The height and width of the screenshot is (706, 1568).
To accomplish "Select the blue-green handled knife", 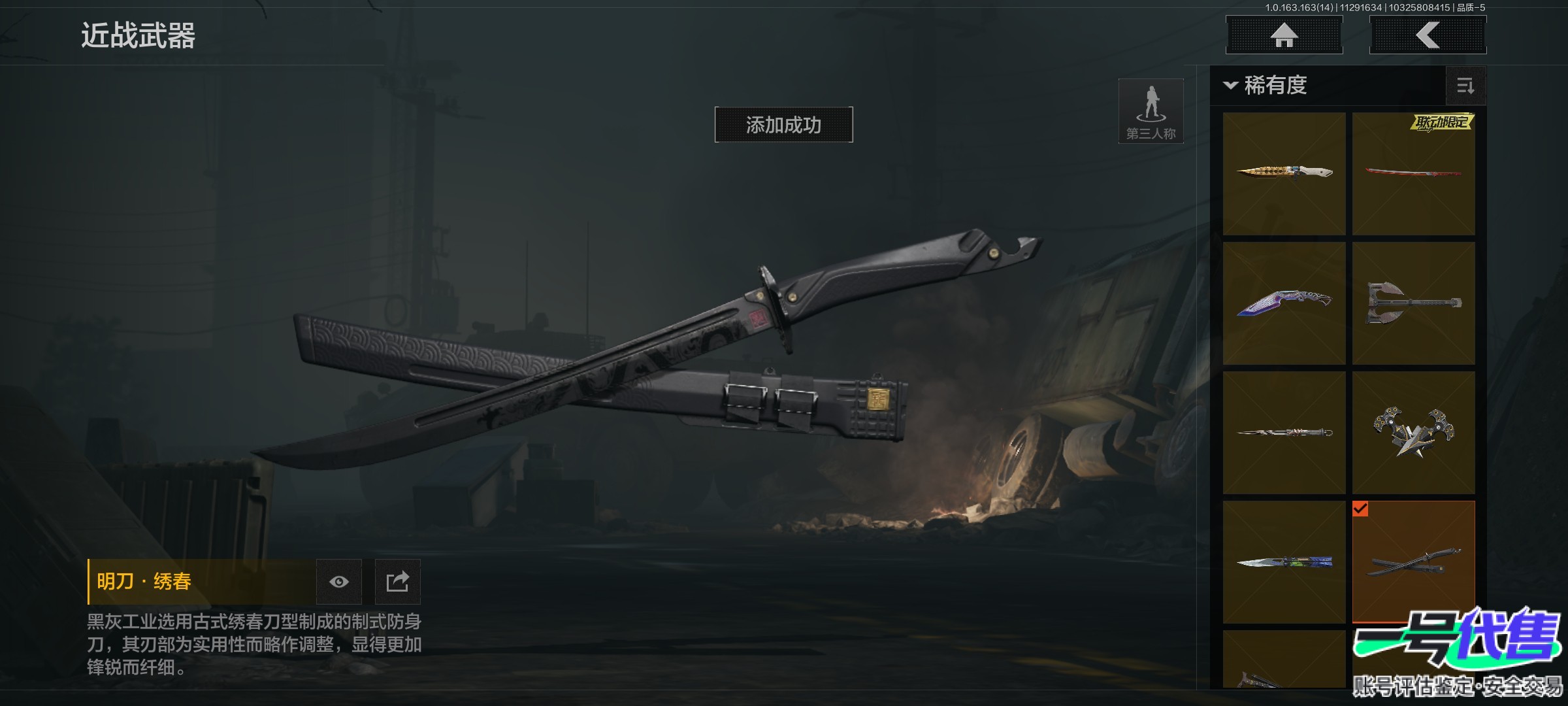I will click(x=1284, y=562).
